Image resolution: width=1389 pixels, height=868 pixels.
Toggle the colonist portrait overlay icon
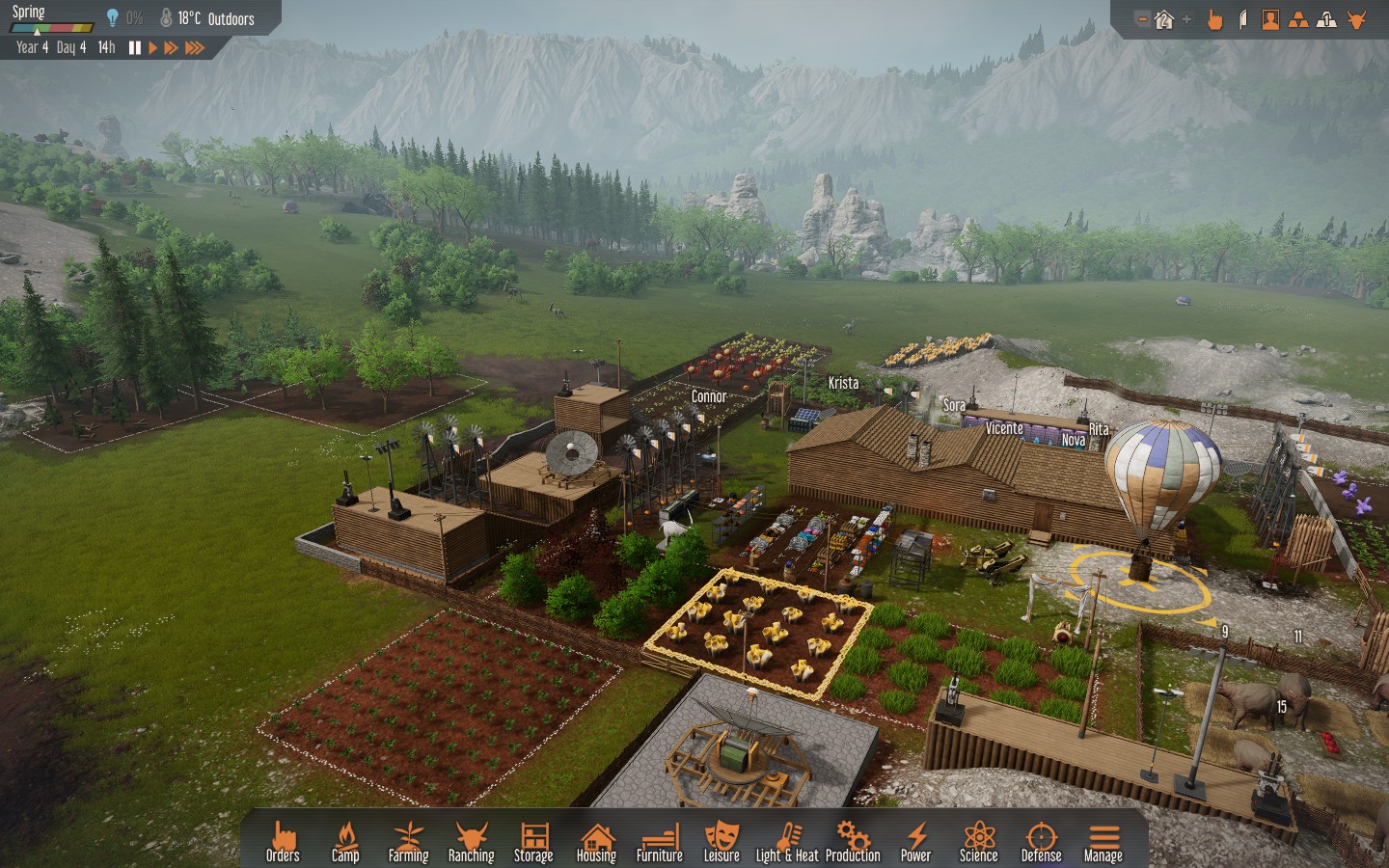coord(1270,19)
